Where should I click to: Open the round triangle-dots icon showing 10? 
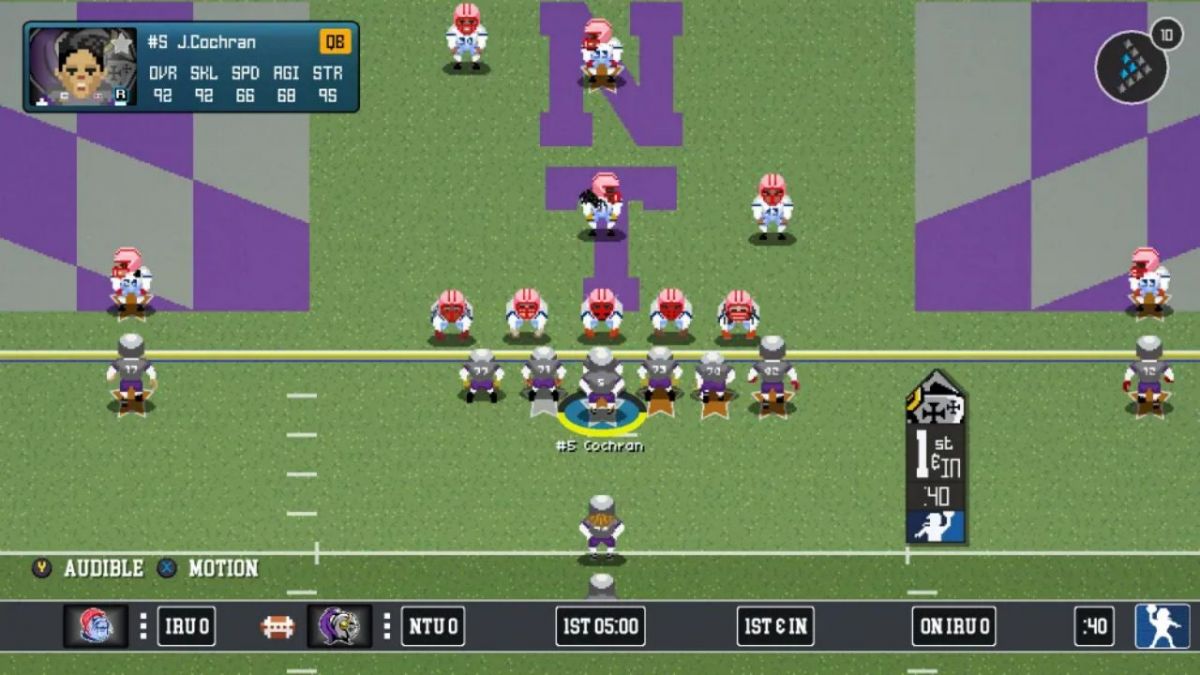(1132, 66)
